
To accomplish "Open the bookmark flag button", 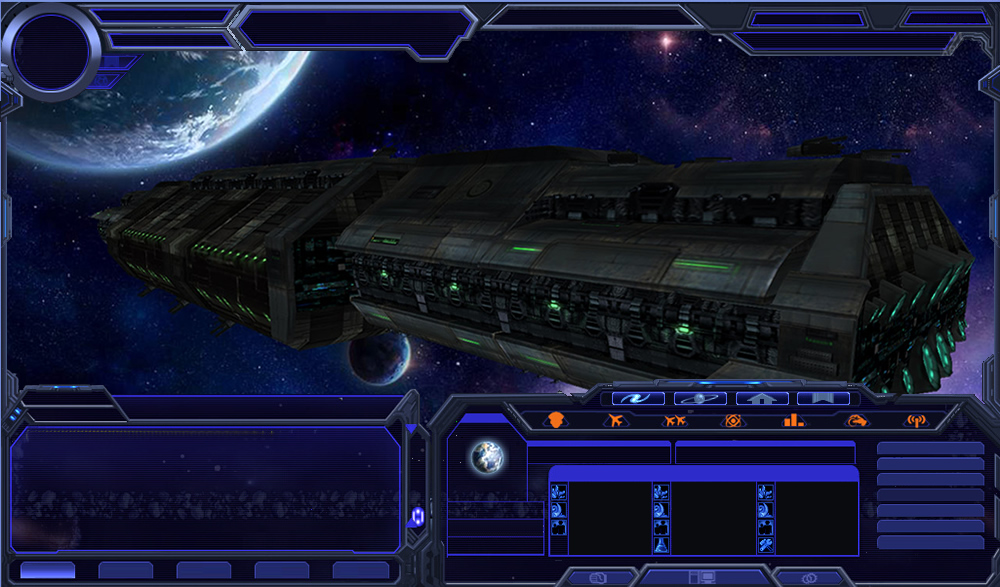I will [x=822, y=398].
